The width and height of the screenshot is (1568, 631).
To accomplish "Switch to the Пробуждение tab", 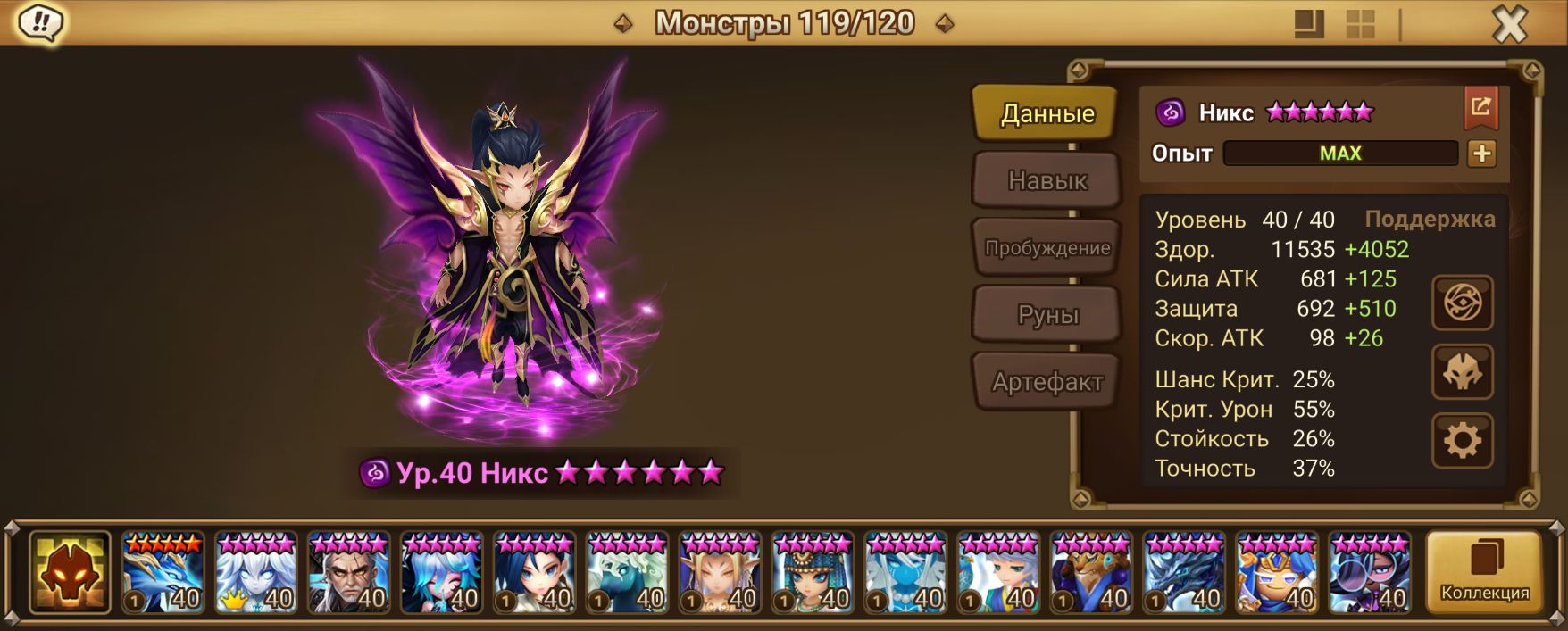I will pyautogui.click(x=1047, y=248).
